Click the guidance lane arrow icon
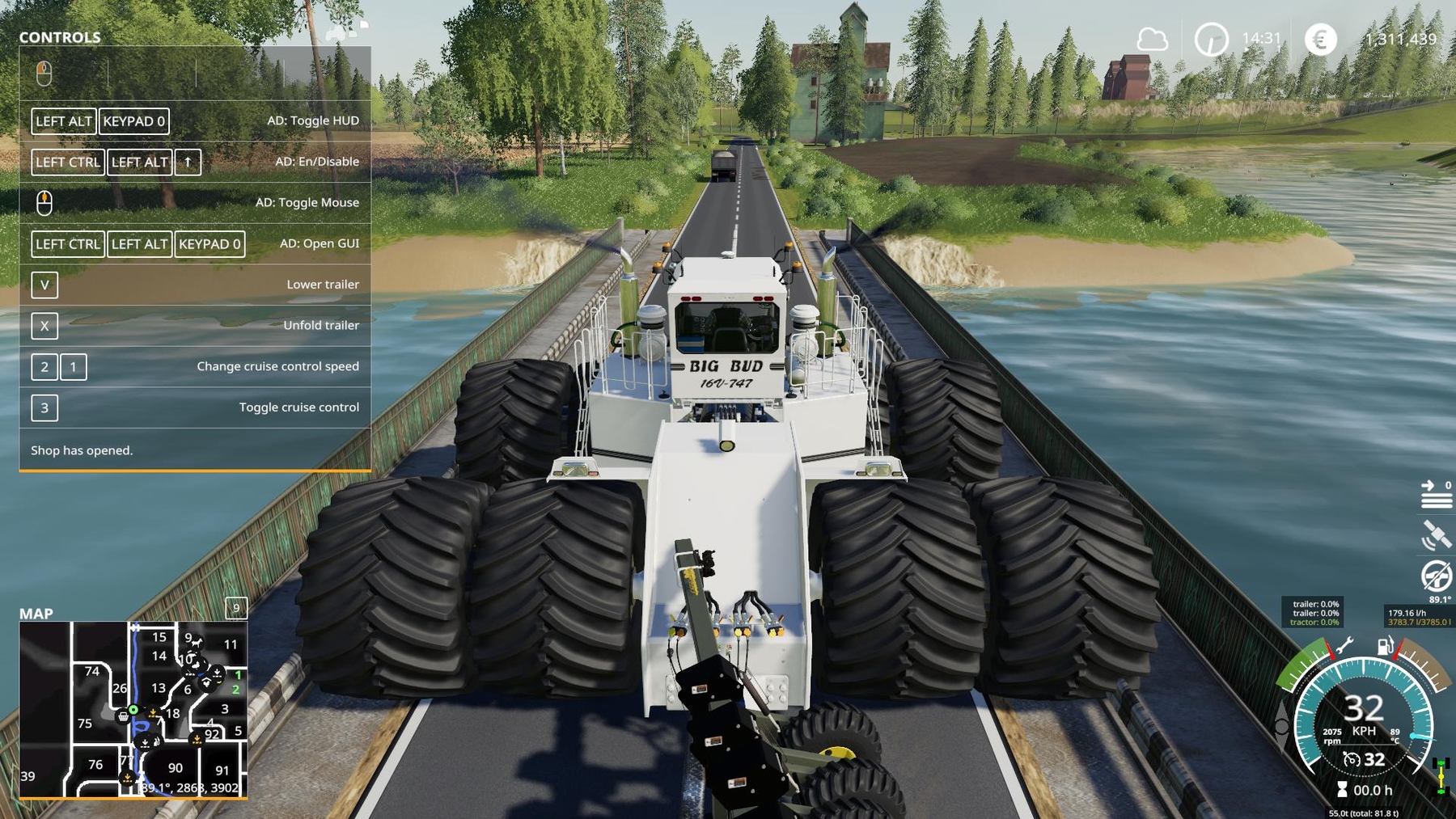Image resolution: width=1456 pixels, height=819 pixels. 1436,494
